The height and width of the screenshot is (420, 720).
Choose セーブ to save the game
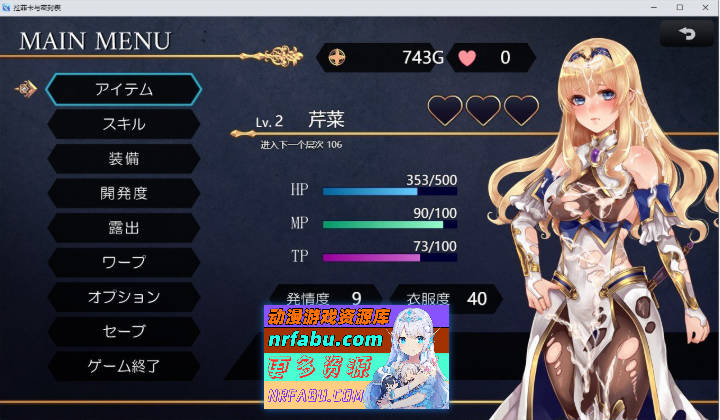point(124,331)
